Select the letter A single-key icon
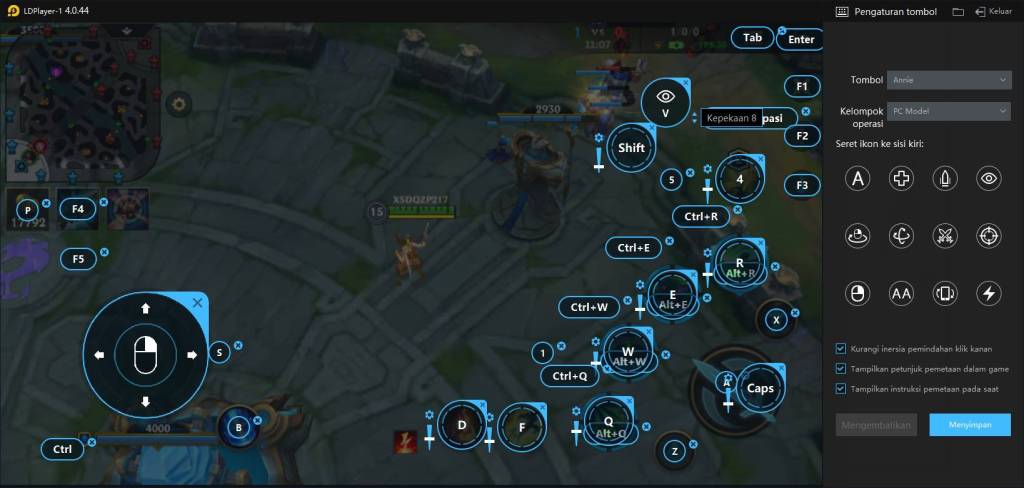 click(x=856, y=179)
